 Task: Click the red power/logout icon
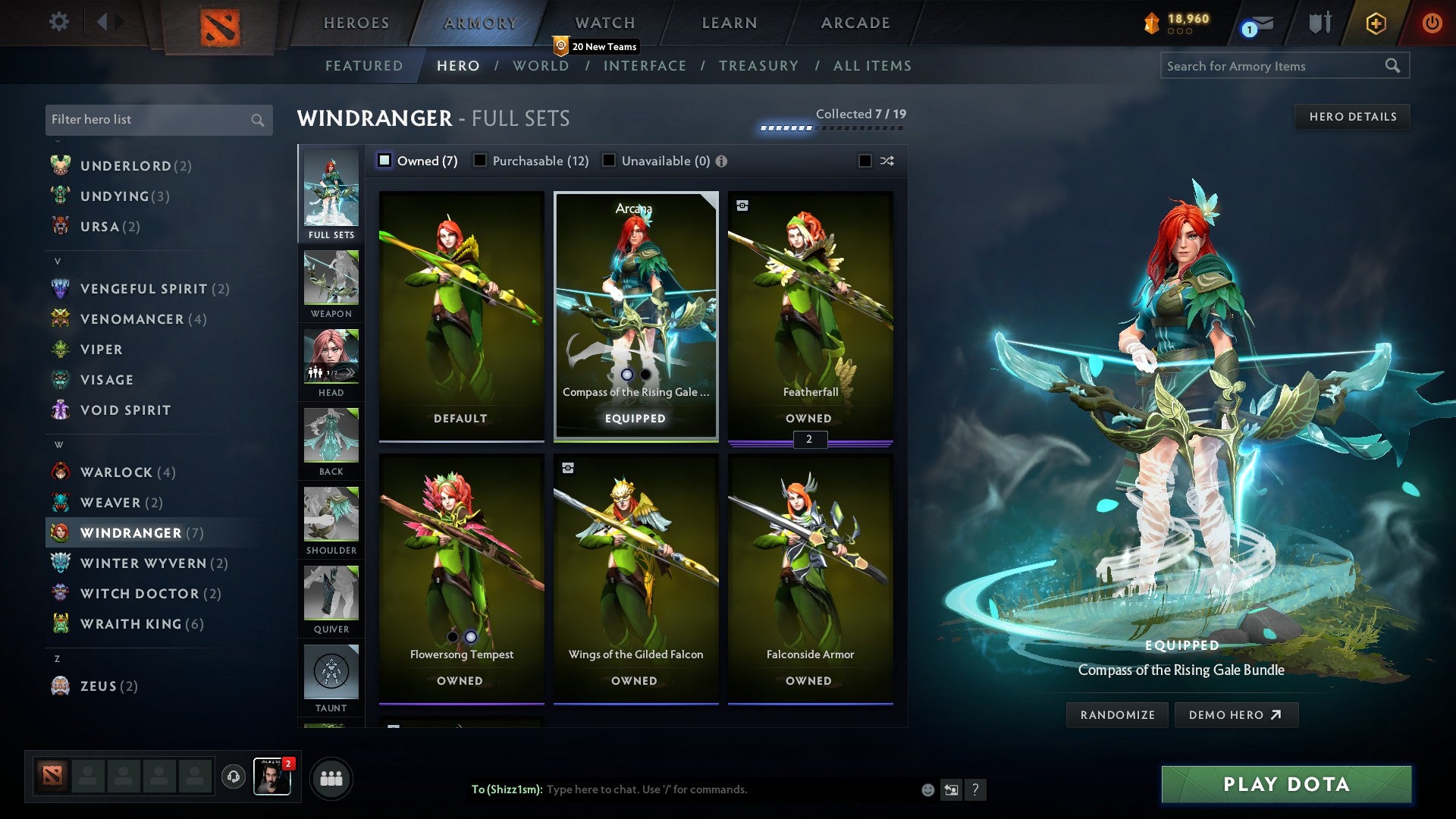(1432, 24)
